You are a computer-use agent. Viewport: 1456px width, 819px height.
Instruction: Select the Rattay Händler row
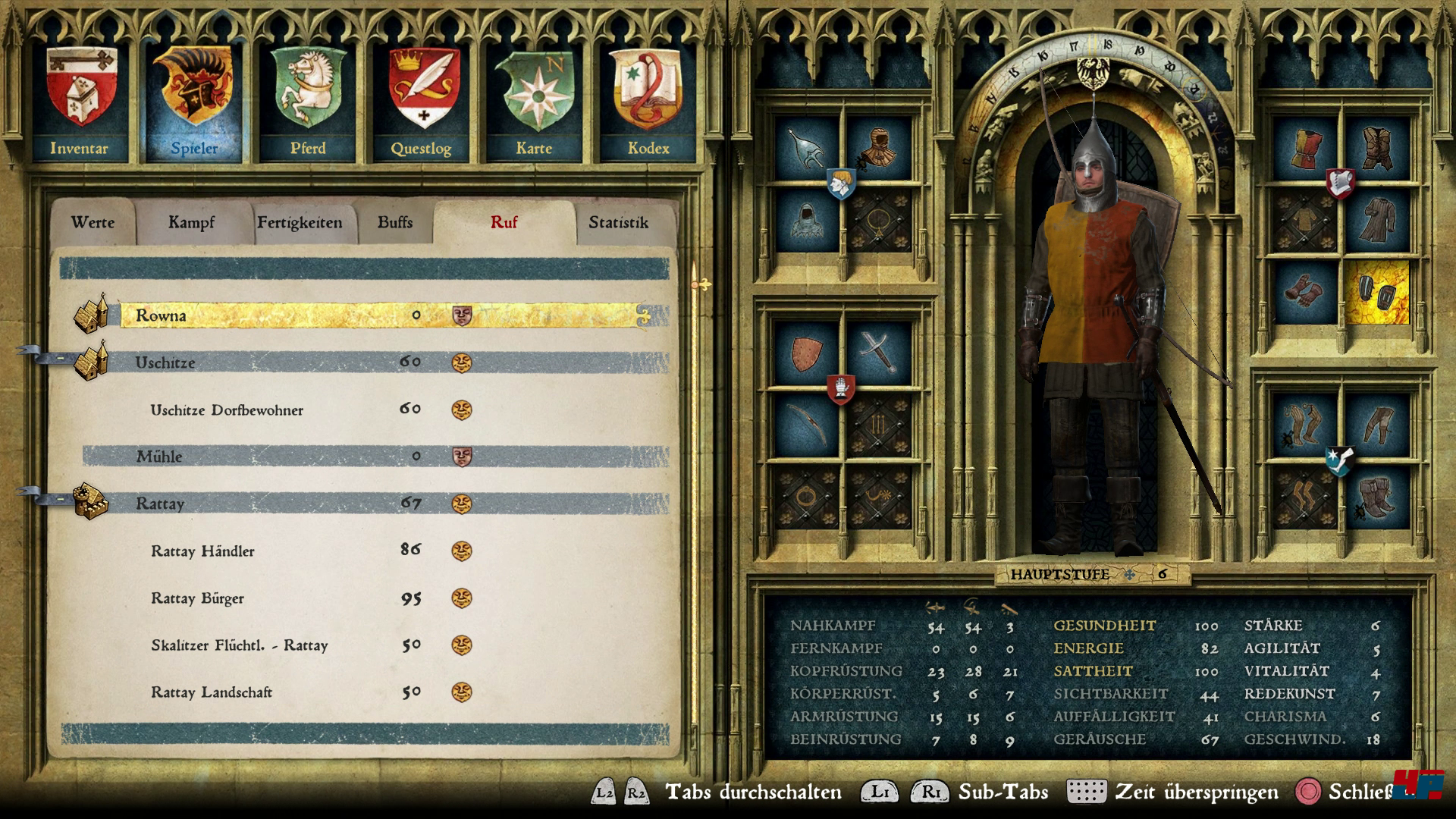pyautogui.click(x=202, y=551)
